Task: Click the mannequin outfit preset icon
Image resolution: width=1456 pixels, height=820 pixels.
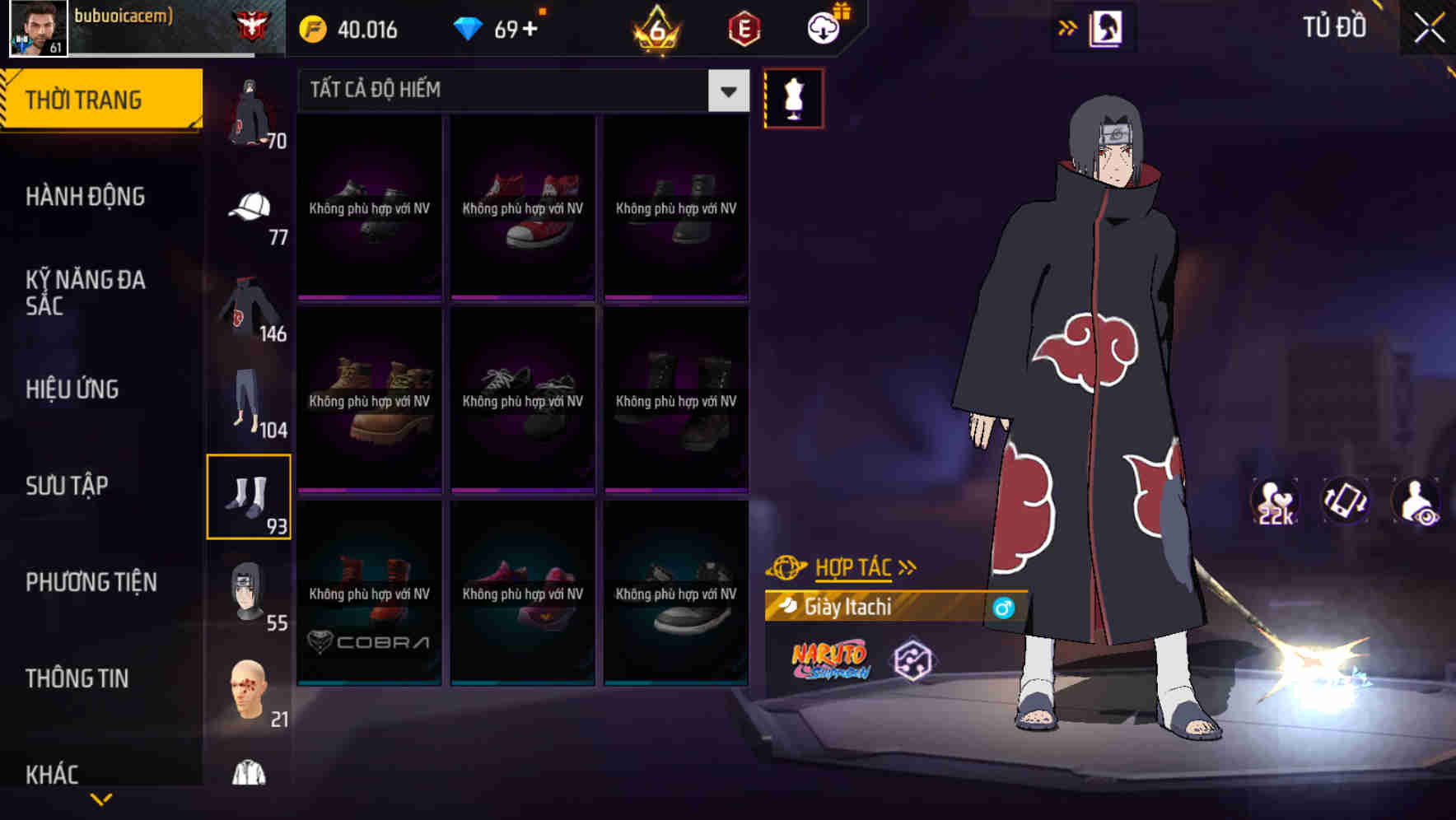Action: (793, 98)
